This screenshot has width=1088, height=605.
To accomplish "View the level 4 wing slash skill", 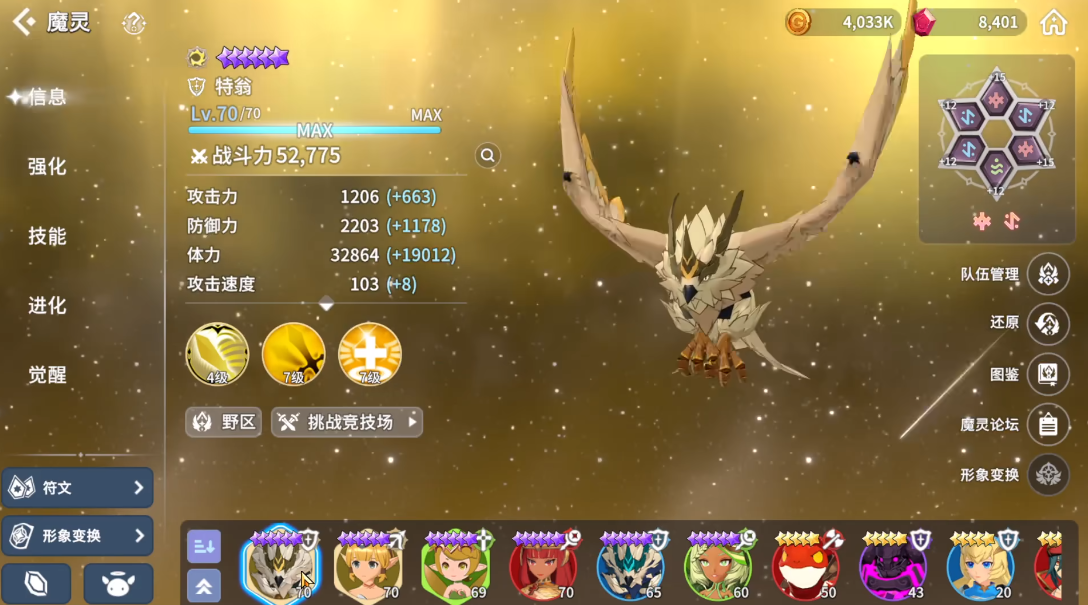I will tap(217, 354).
